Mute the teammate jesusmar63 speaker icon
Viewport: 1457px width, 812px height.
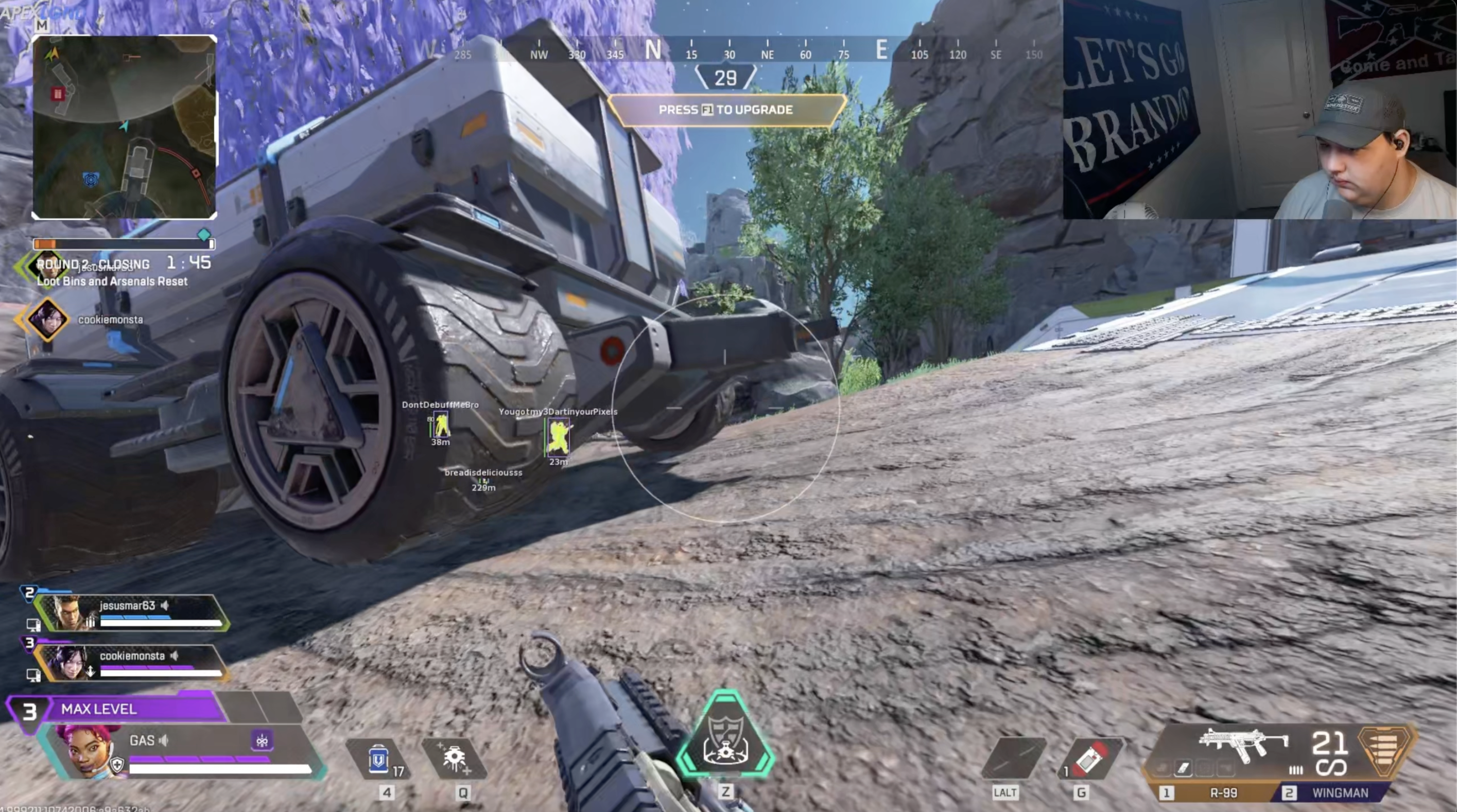click(165, 605)
